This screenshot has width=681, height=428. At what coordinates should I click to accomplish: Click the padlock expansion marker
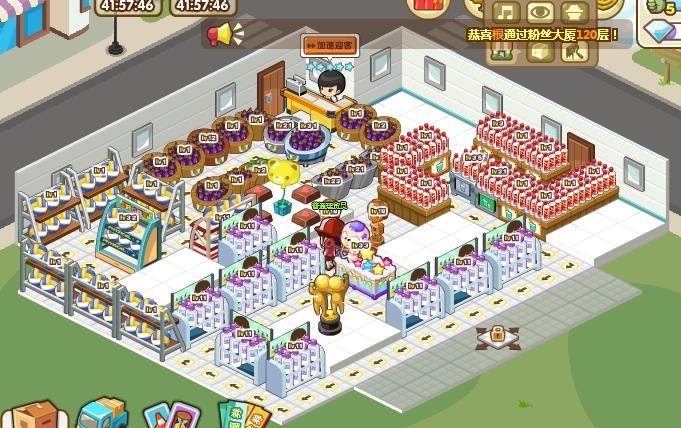click(x=497, y=336)
